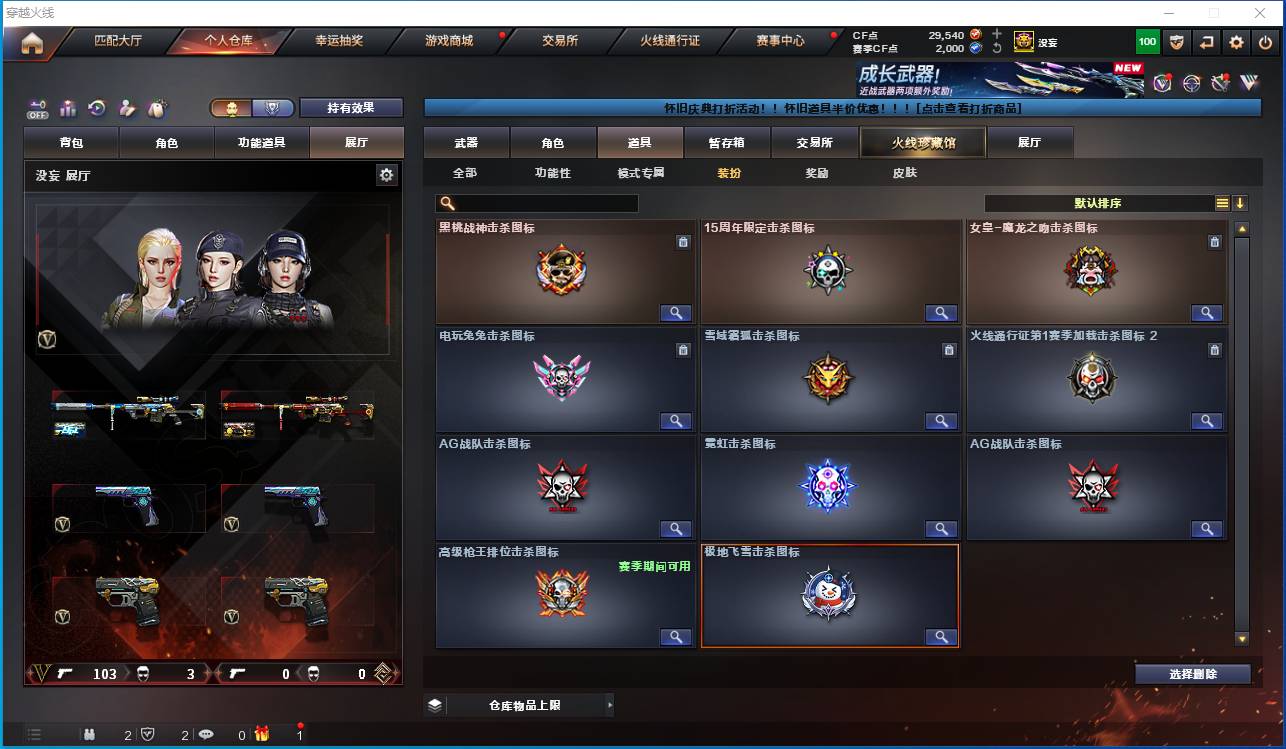
Task: Open the chat bubble icon on the bottom bar
Action: [x=206, y=733]
